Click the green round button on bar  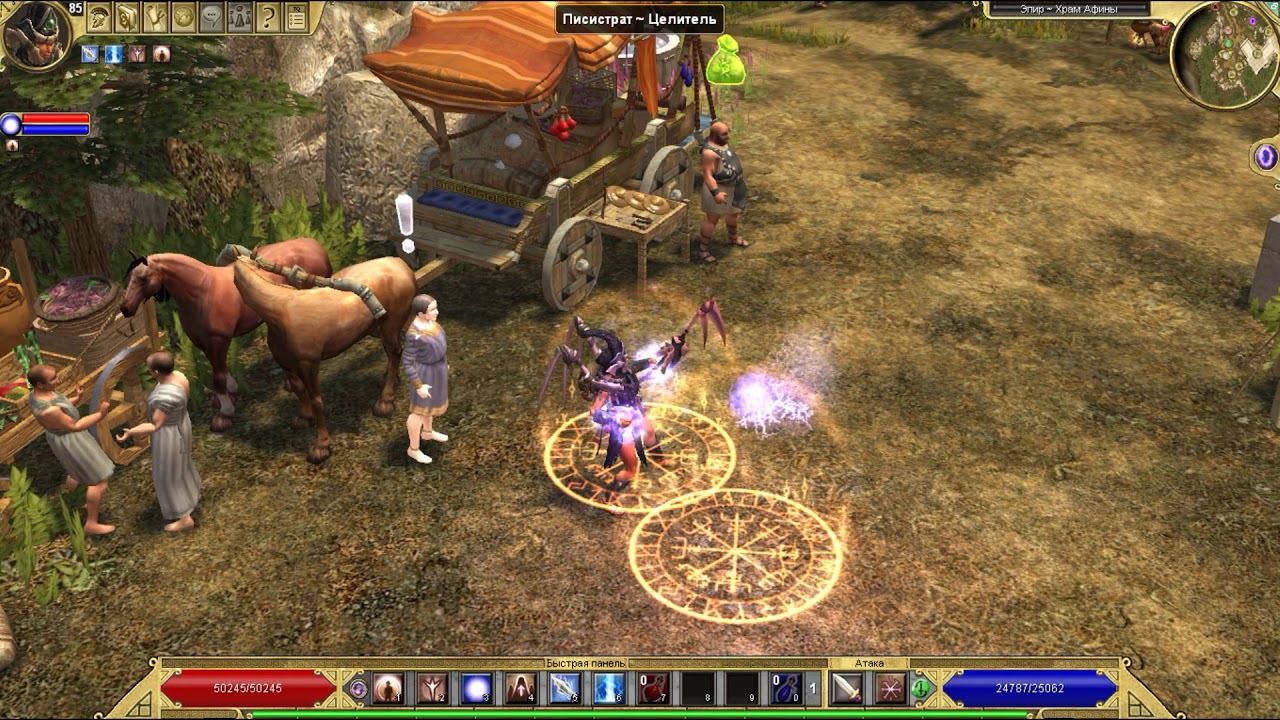coord(920,688)
